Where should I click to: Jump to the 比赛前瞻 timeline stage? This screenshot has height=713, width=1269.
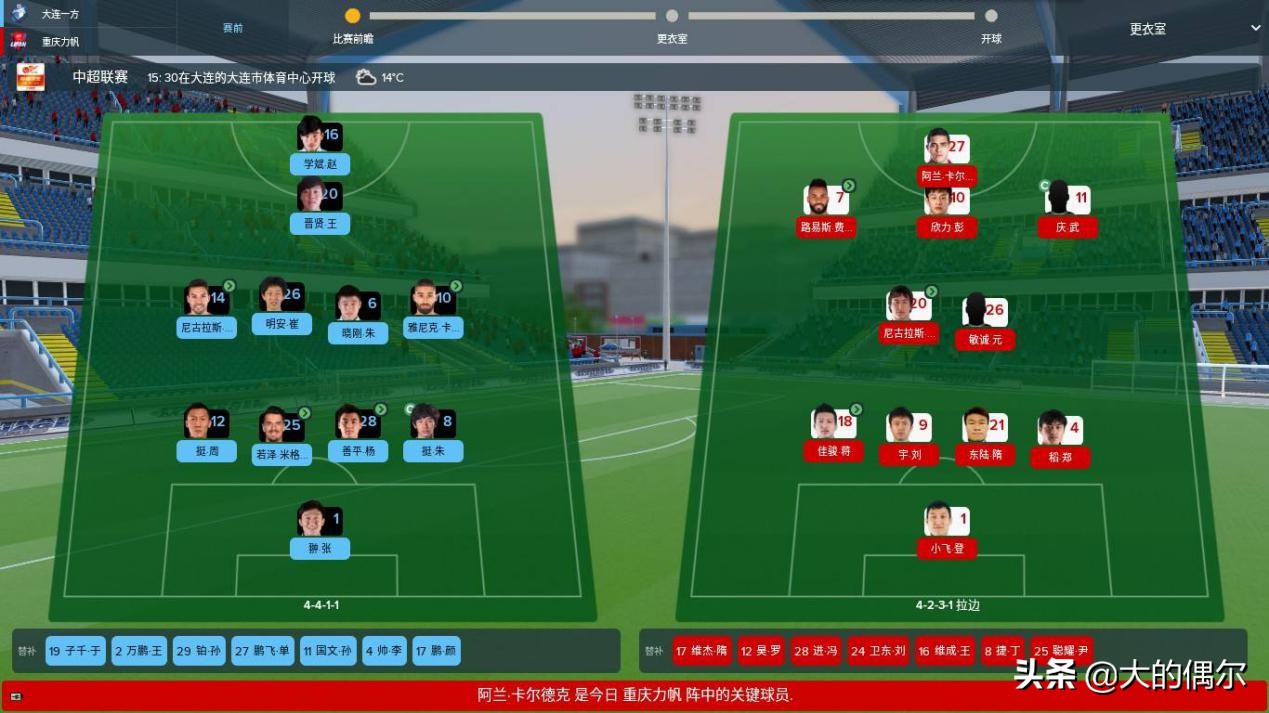[x=352, y=17]
